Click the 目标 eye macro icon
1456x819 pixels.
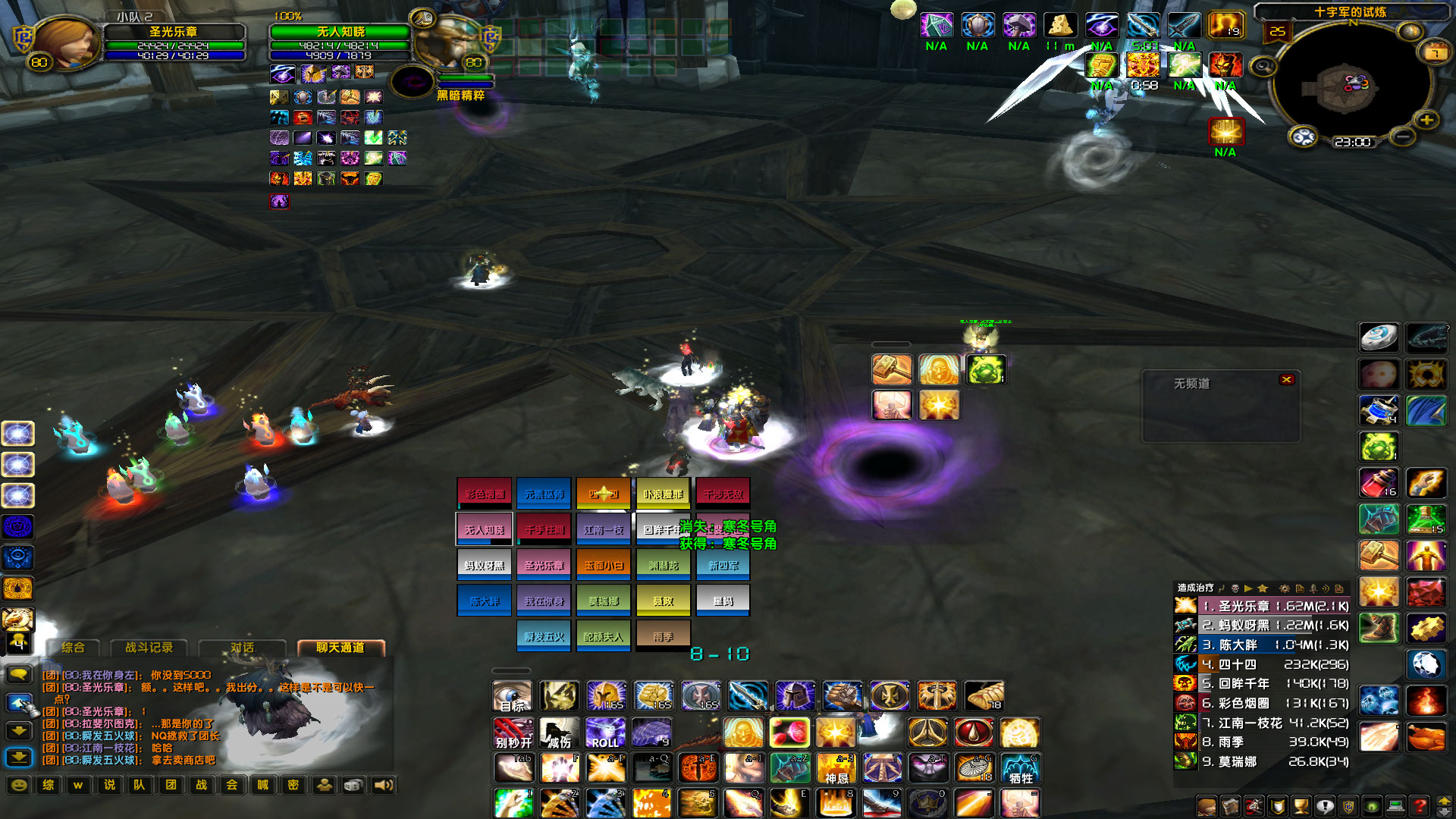[513, 696]
